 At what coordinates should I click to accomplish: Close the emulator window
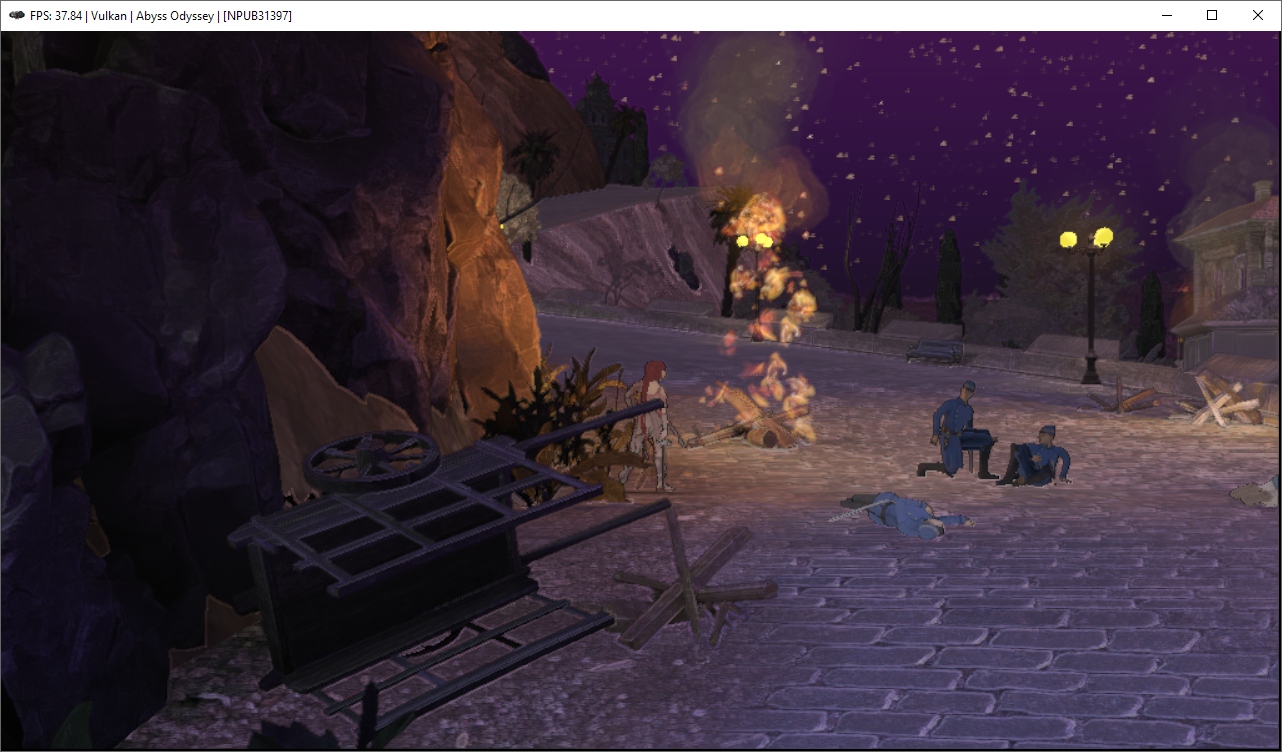point(1258,15)
